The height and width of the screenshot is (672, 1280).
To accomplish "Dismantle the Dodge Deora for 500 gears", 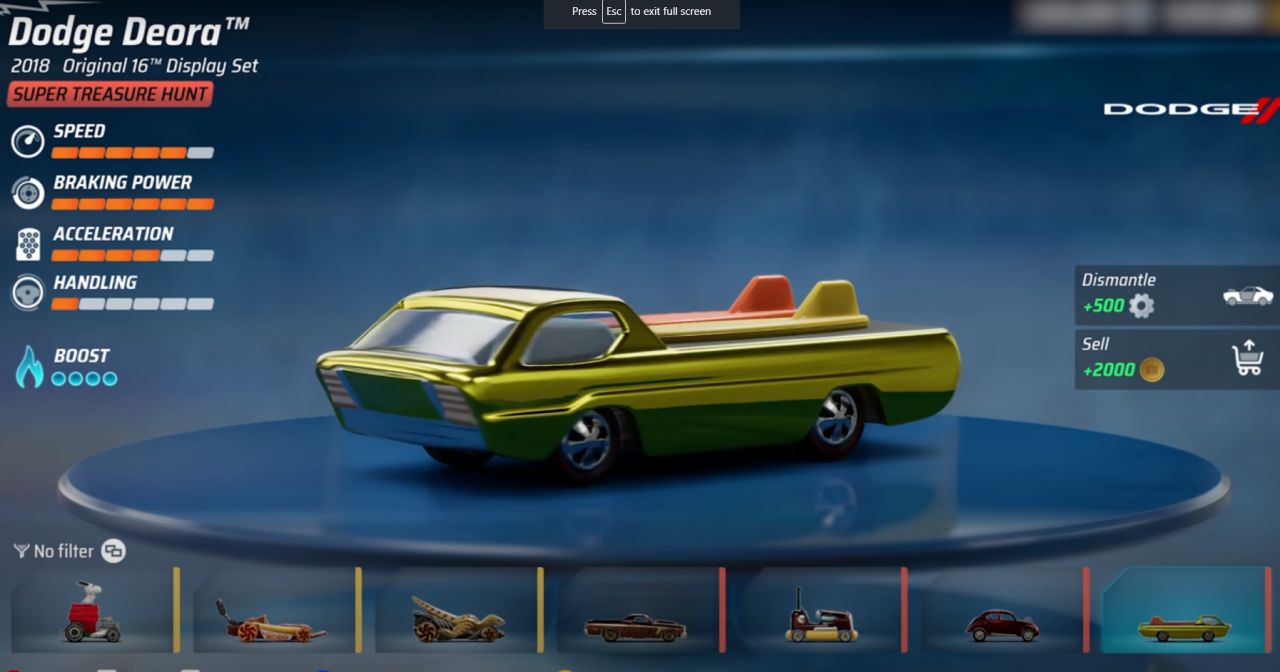I will pyautogui.click(x=1177, y=295).
